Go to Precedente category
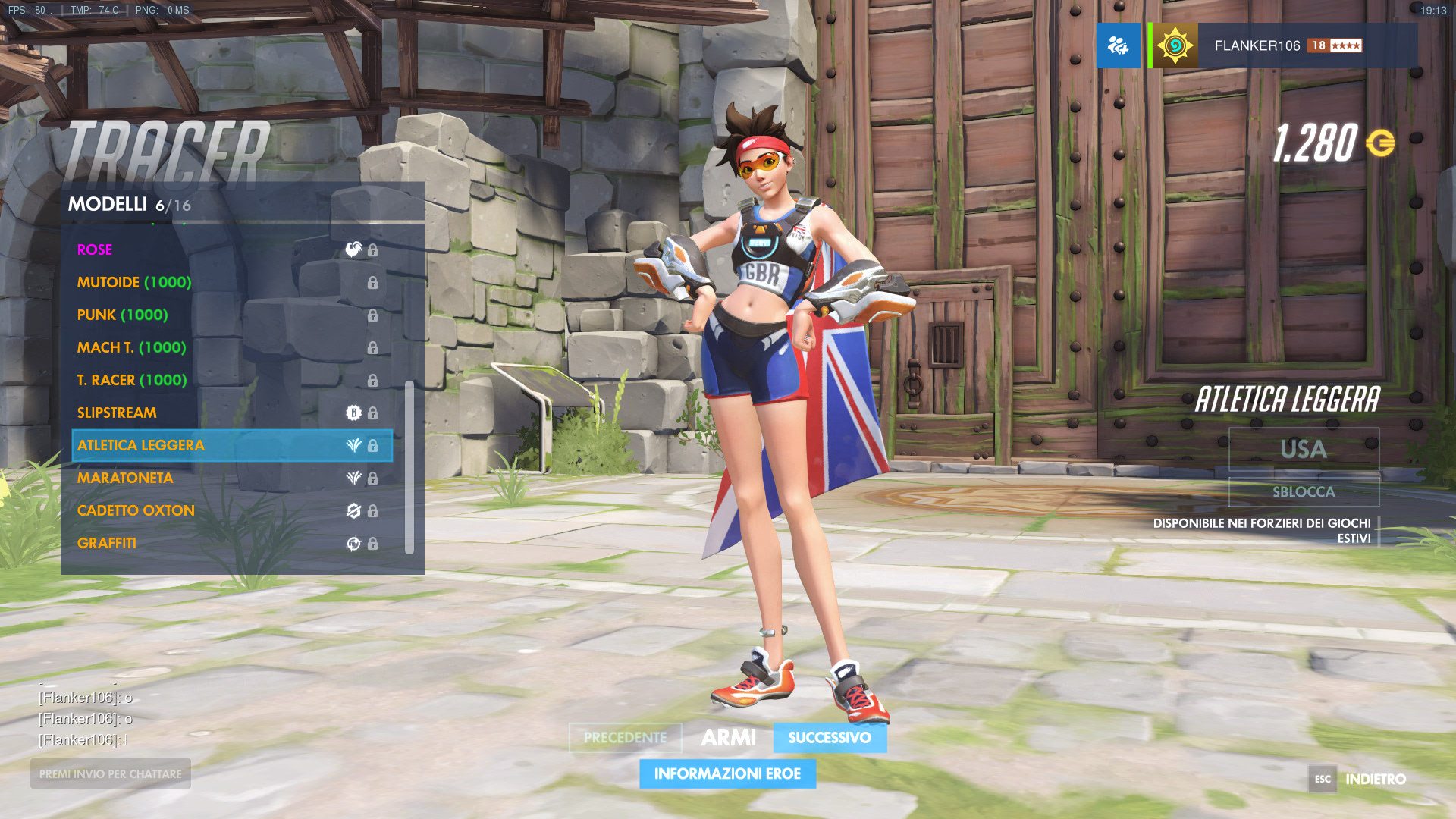The image size is (1456, 819). pos(625,737)
